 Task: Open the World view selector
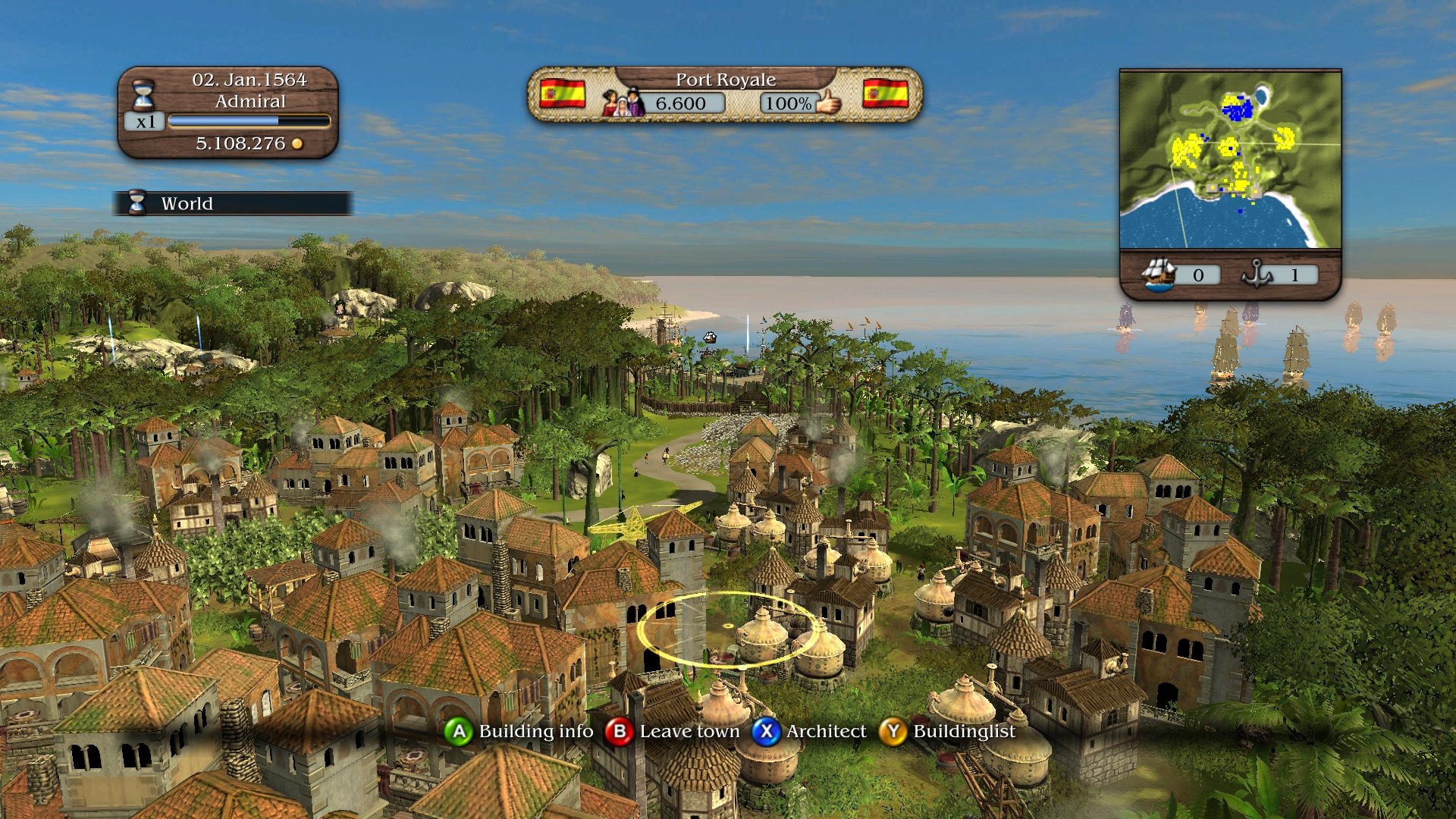click(x=187, y=203)
